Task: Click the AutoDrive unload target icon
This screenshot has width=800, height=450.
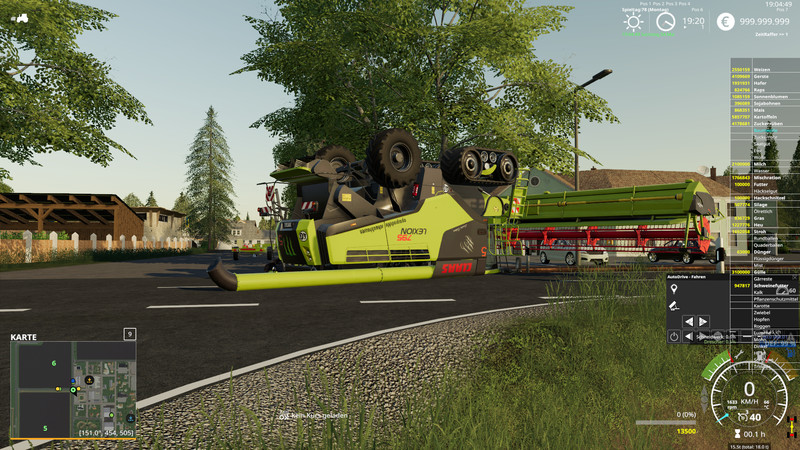Action: click(x=674, y=306)
